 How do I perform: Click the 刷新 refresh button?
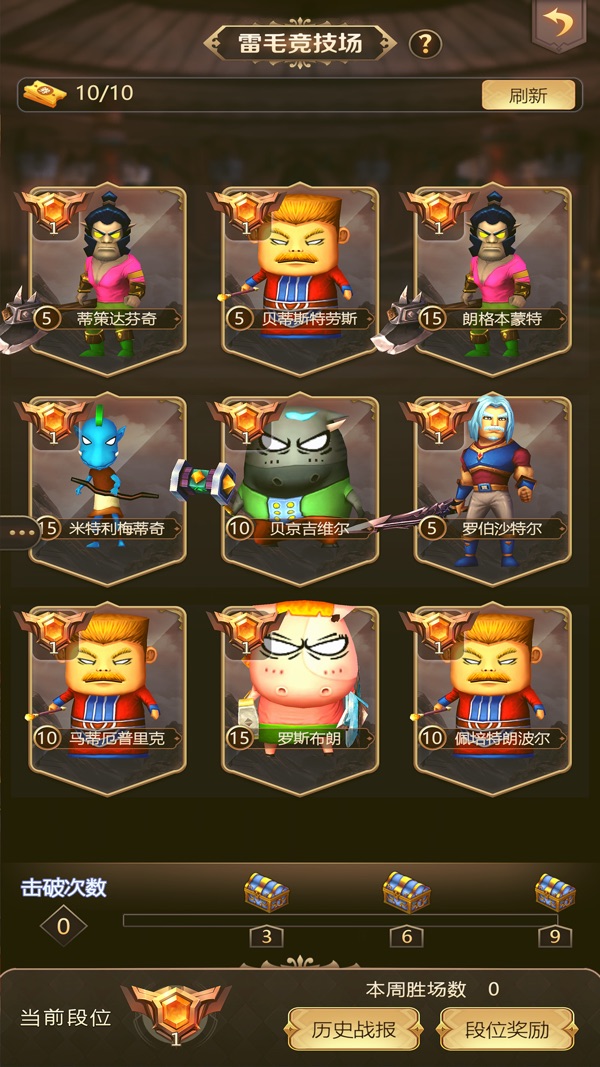coord(528,95)
